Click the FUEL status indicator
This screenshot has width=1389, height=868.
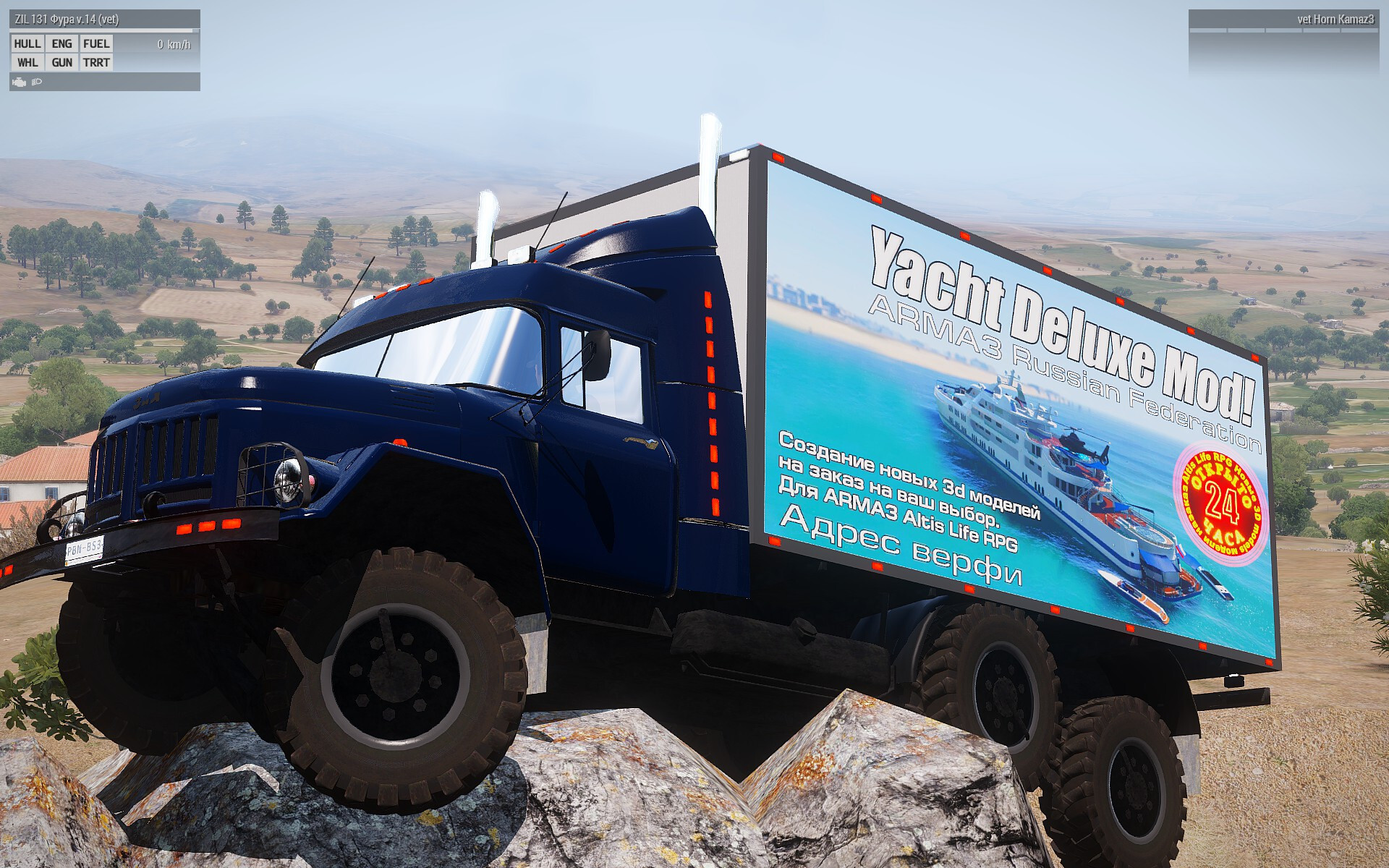coord(96,44)
